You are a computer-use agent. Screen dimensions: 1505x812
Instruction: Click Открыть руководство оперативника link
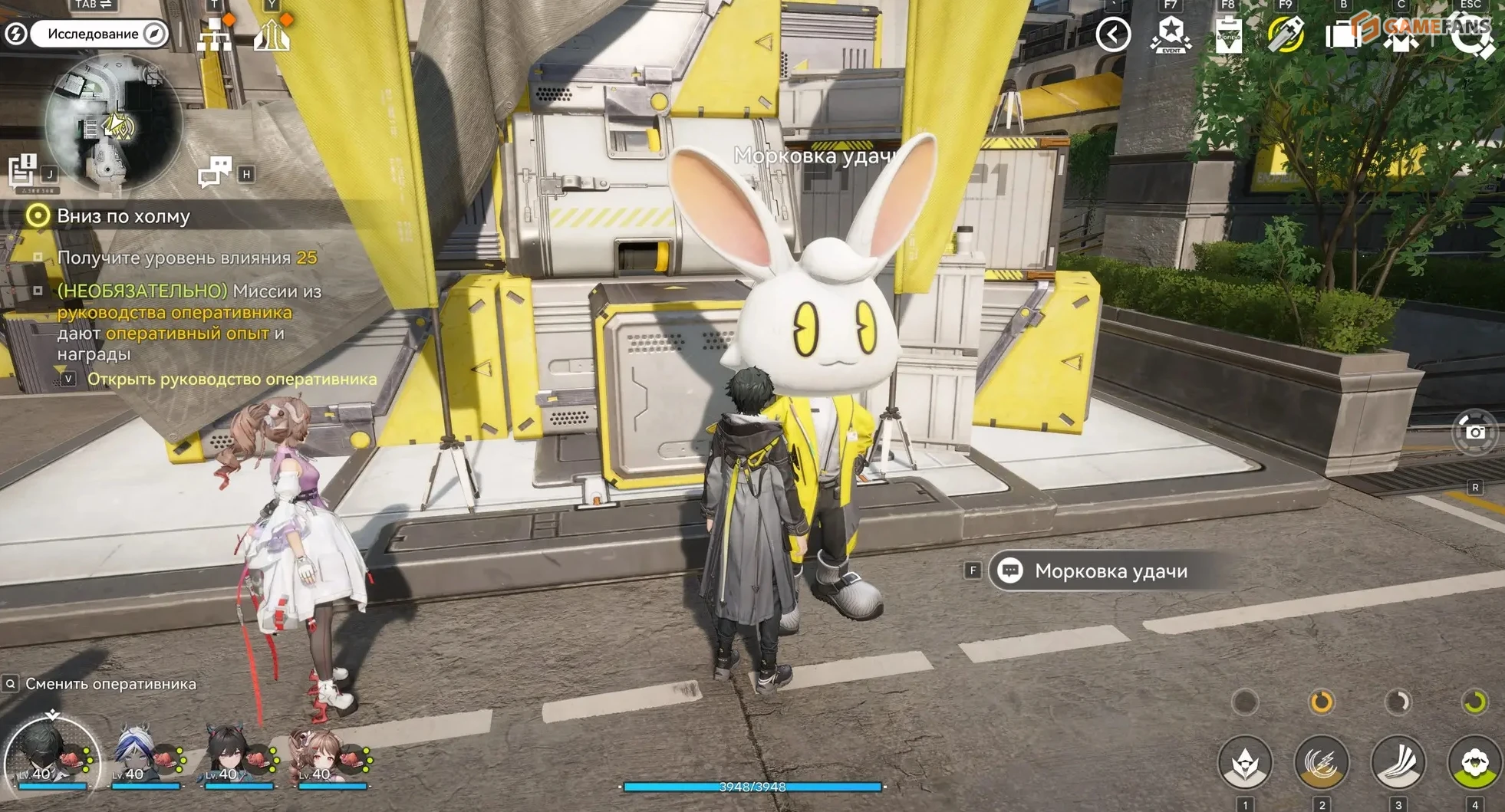(x=232, y=379)
